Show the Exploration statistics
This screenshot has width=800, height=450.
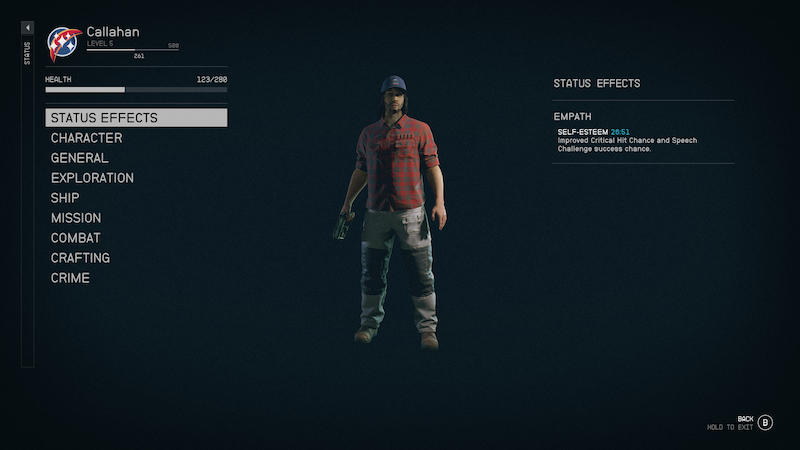pyautogui.click(x=92, y=178)
